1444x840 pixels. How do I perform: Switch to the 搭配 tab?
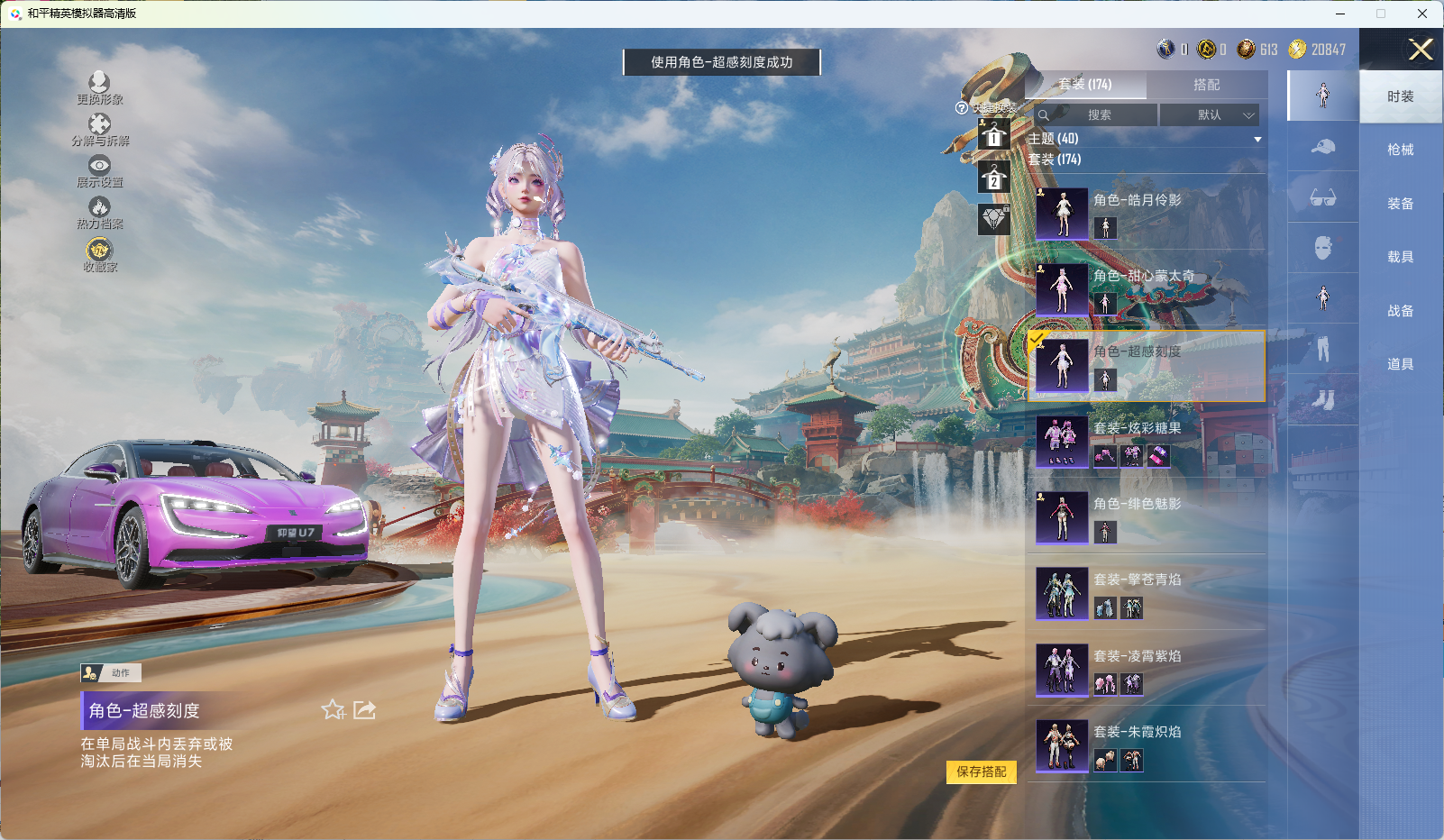point(1206,85)
